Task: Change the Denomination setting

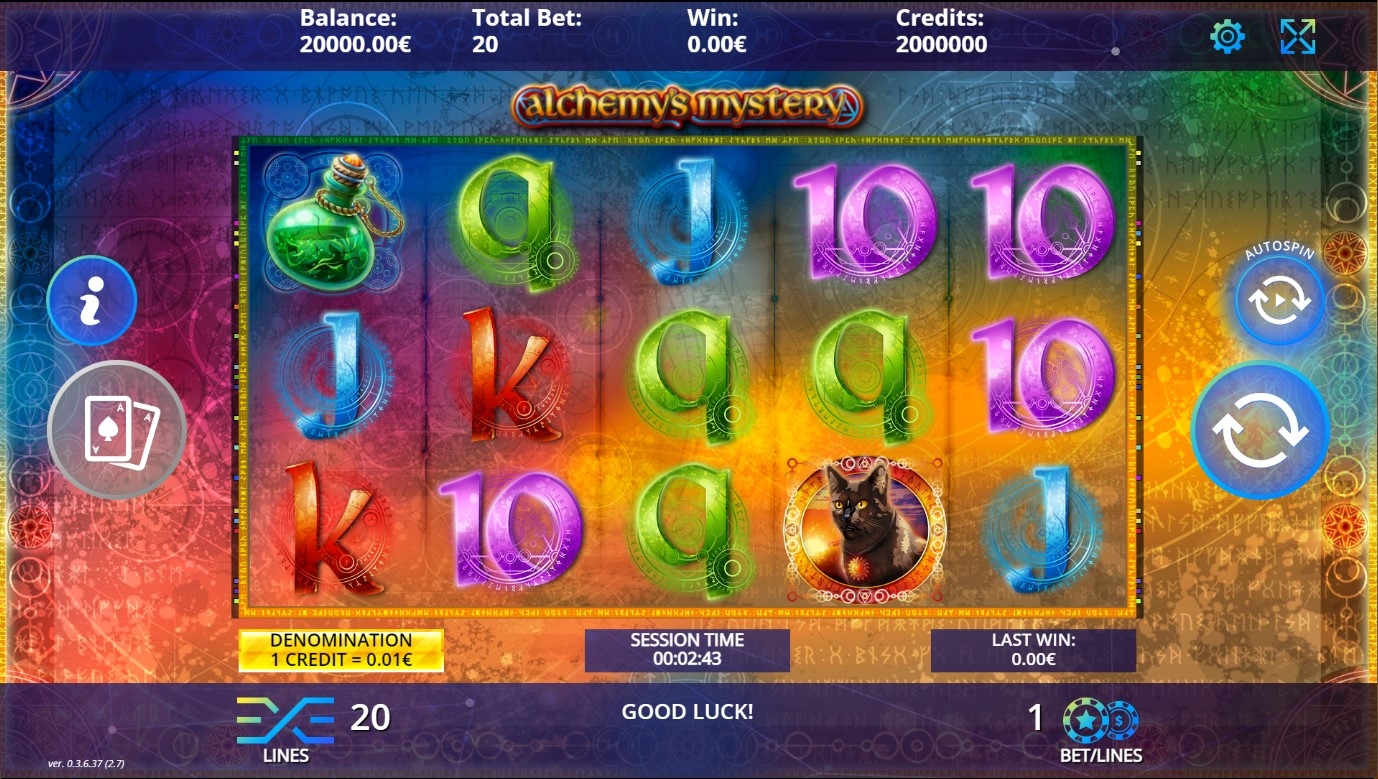Action: pyautogui.click(x=341, y=650)
